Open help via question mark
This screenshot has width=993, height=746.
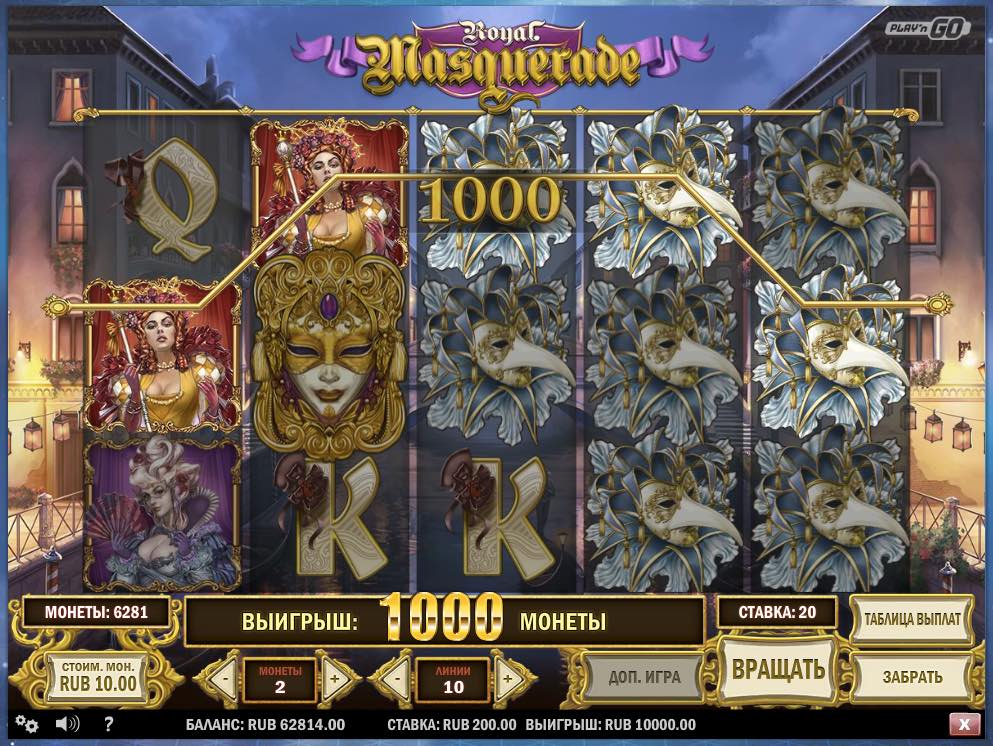pyautogui.click(x=108, y=724)
